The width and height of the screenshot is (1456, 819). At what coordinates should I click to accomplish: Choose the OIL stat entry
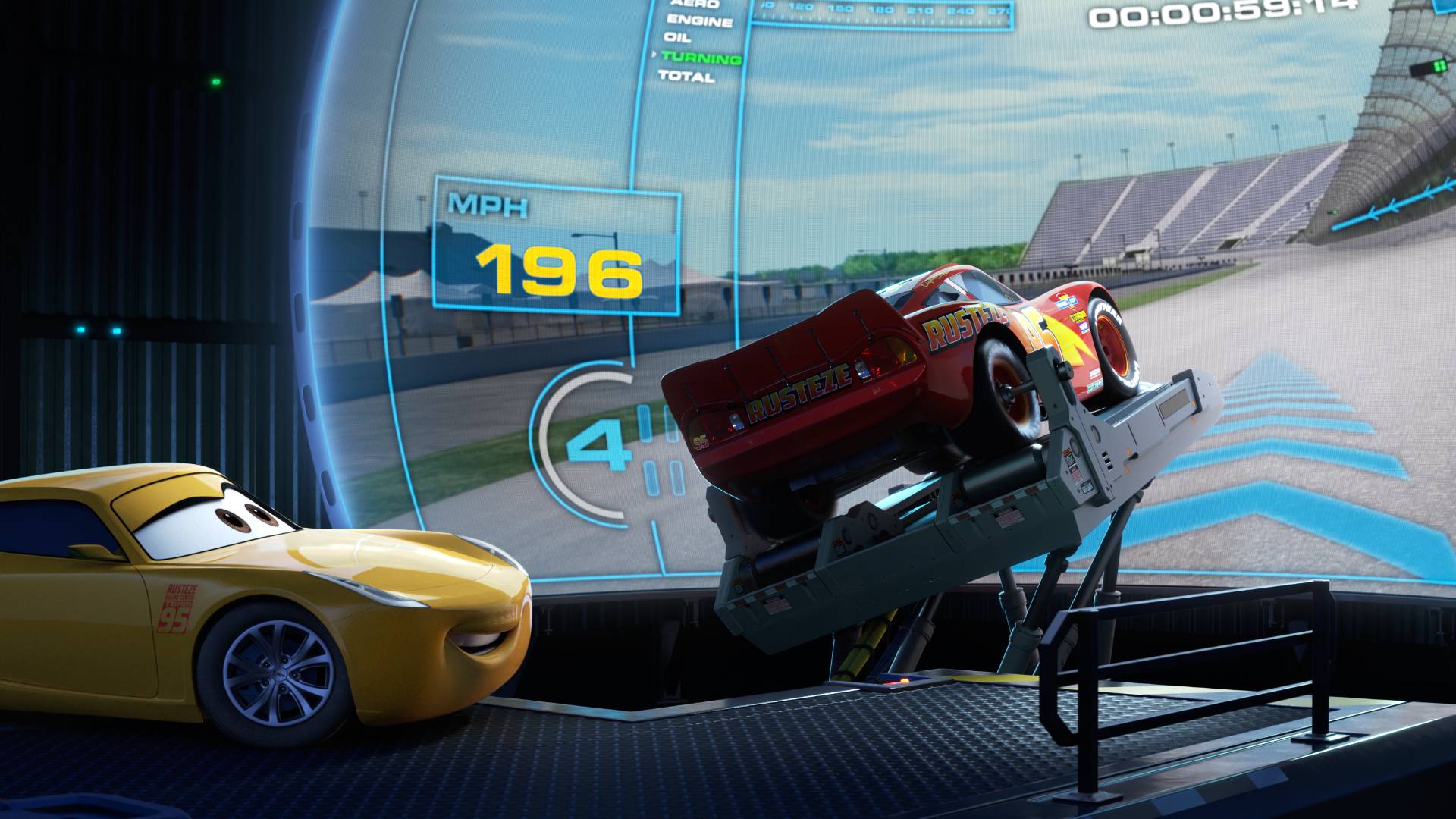click(x=677, y=37)
